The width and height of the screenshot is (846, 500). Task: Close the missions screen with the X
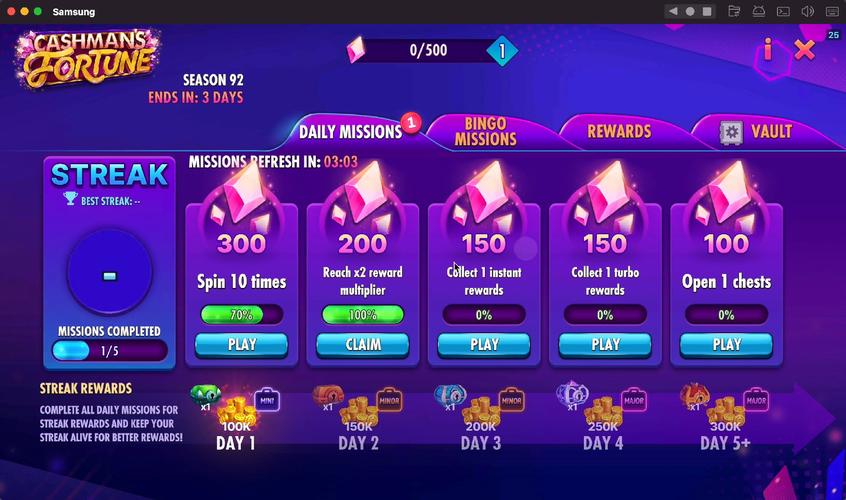(x=805, y=49)
